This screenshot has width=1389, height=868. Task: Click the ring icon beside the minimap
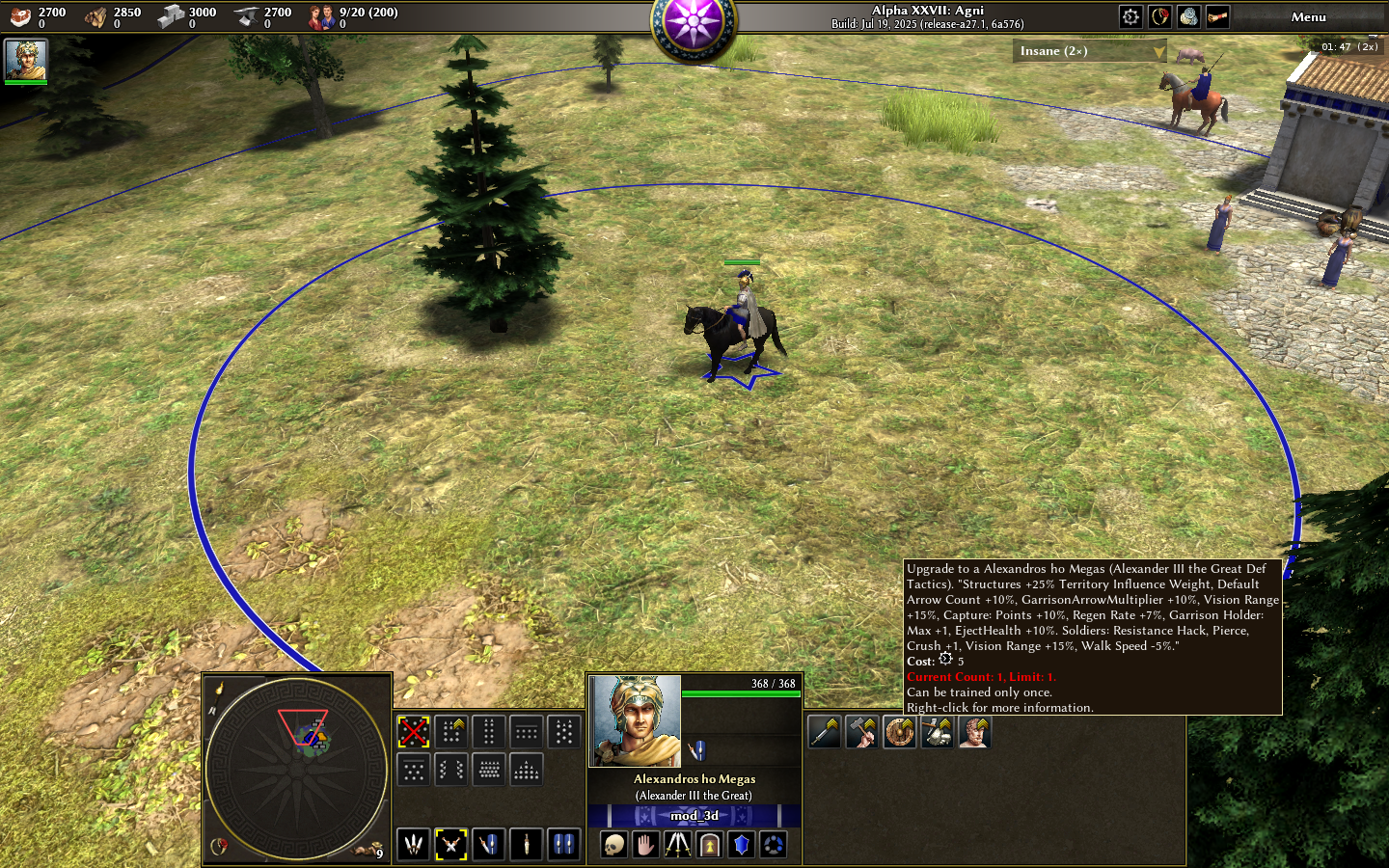[219, 846]
